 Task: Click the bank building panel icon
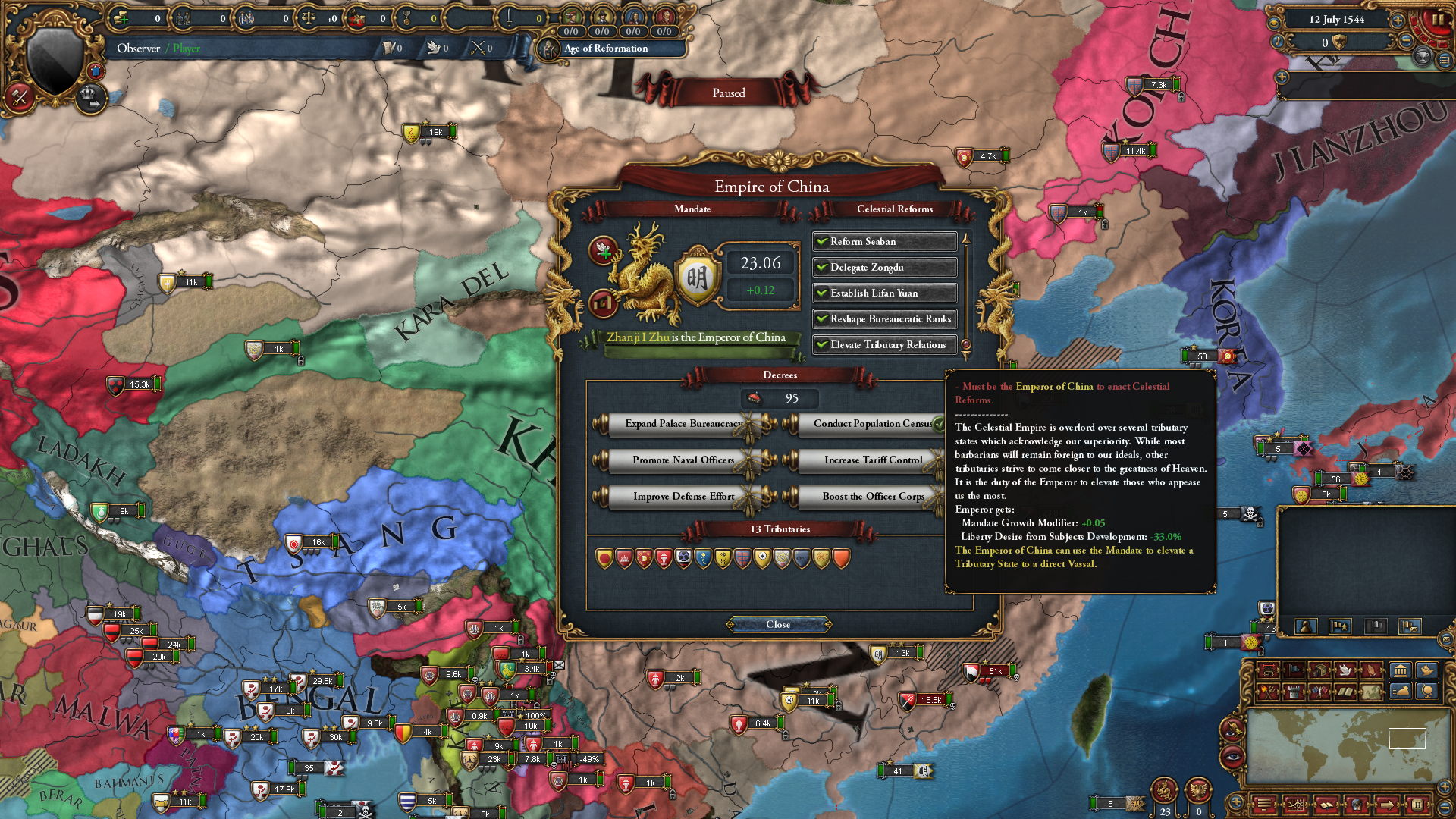1401,670
